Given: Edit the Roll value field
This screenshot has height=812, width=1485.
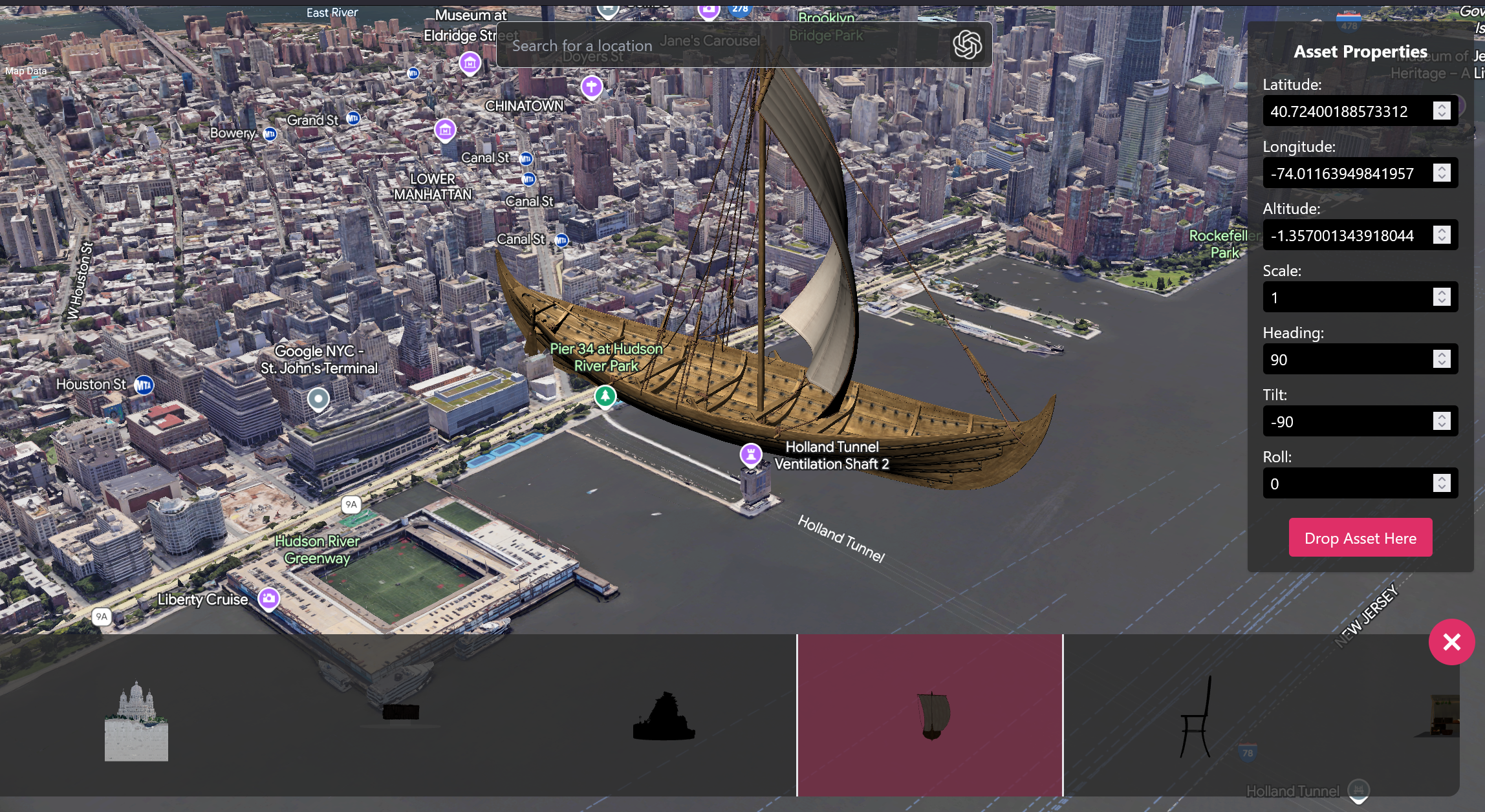Looking at the screenshot, I should point(1347,484).
